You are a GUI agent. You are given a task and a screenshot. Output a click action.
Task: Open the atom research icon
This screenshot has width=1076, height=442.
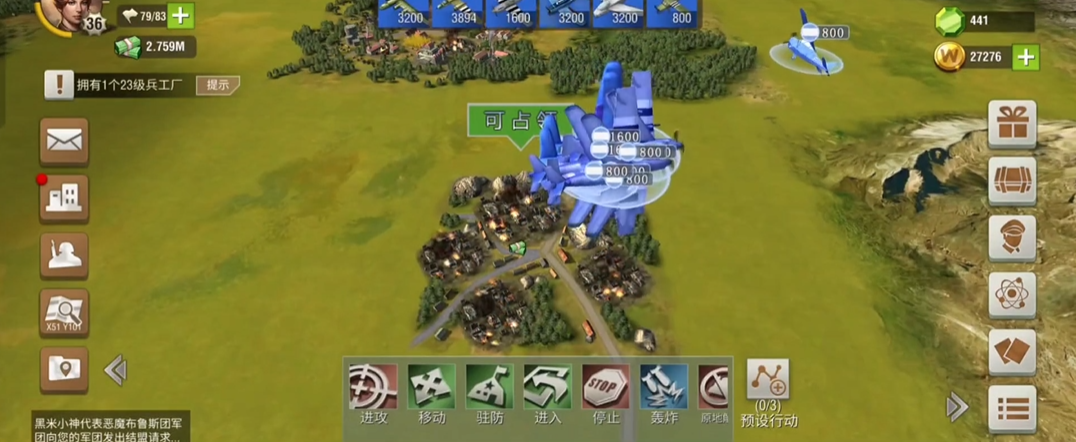point(1012,295)
